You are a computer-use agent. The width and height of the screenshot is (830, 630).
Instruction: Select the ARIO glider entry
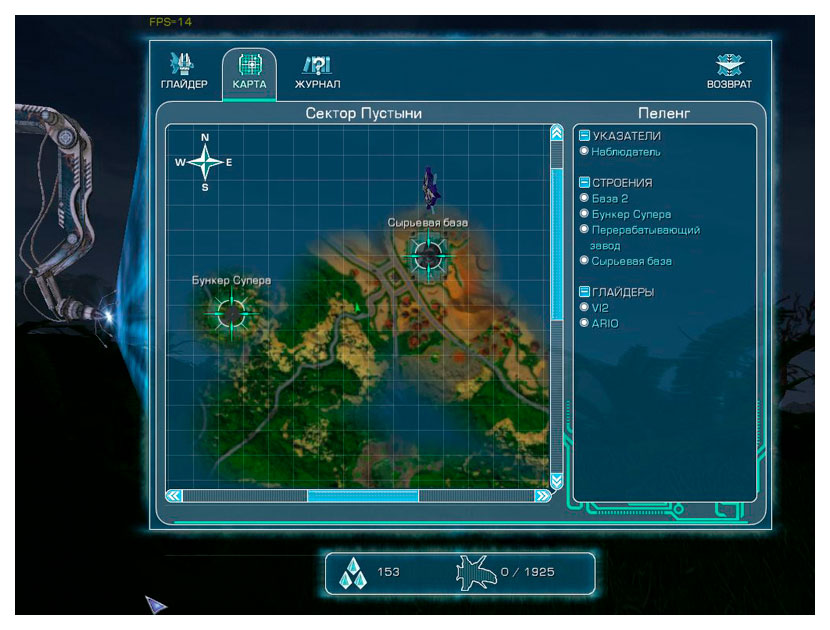[x=605, y=323]
